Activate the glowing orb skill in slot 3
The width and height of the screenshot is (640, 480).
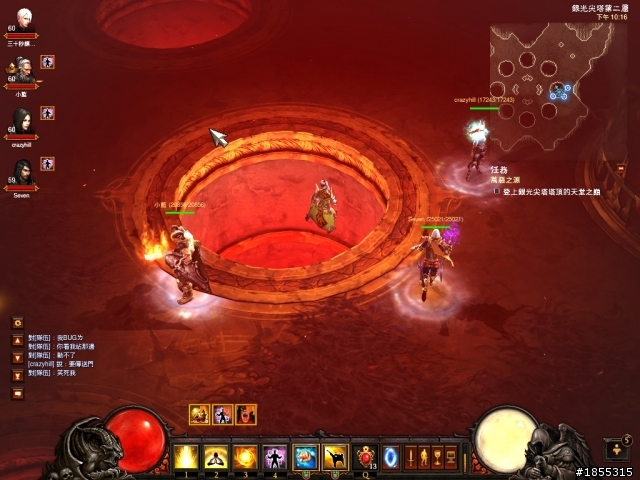tap(245, 457)
